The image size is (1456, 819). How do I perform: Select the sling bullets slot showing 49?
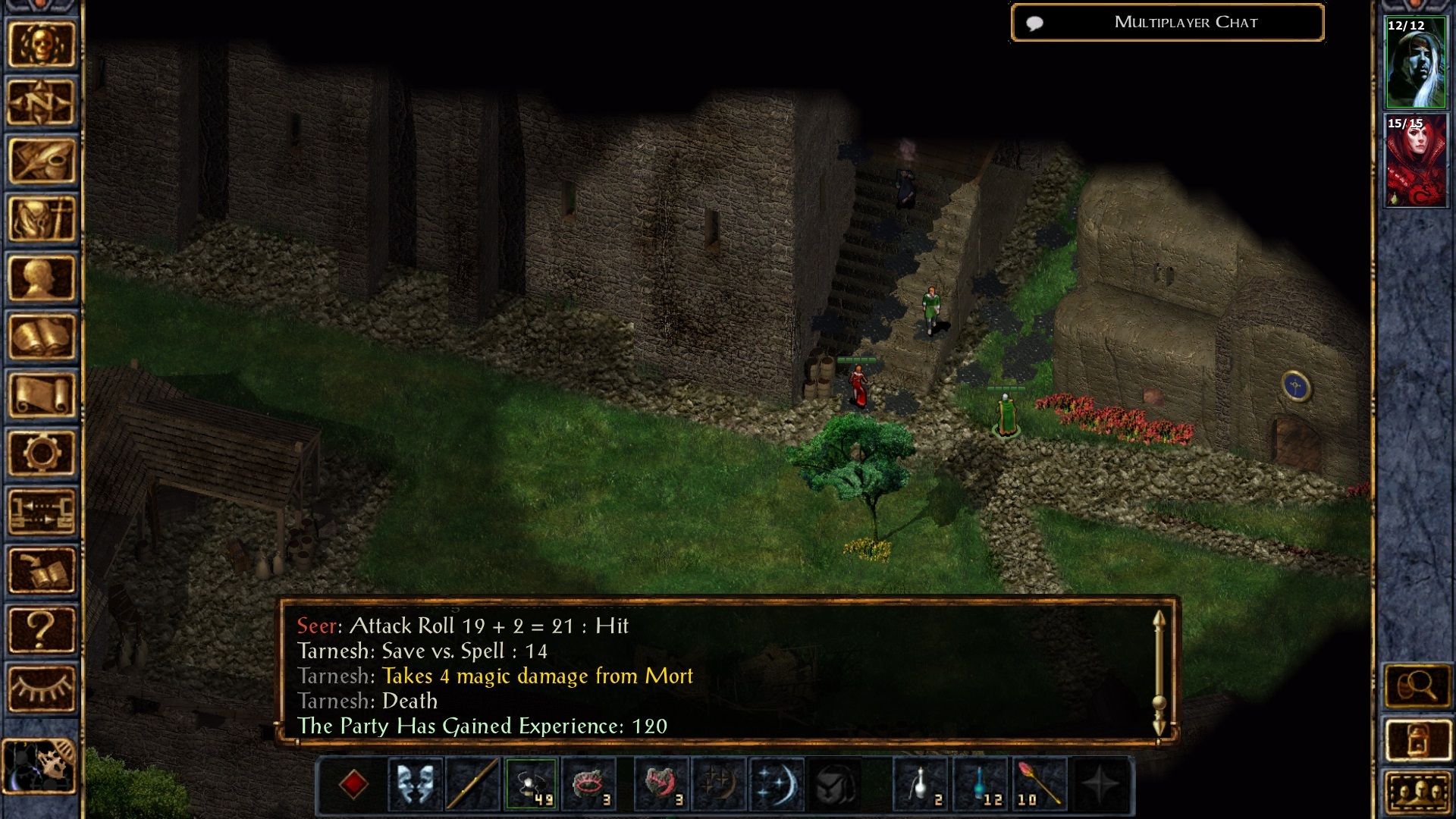point(531,784)
